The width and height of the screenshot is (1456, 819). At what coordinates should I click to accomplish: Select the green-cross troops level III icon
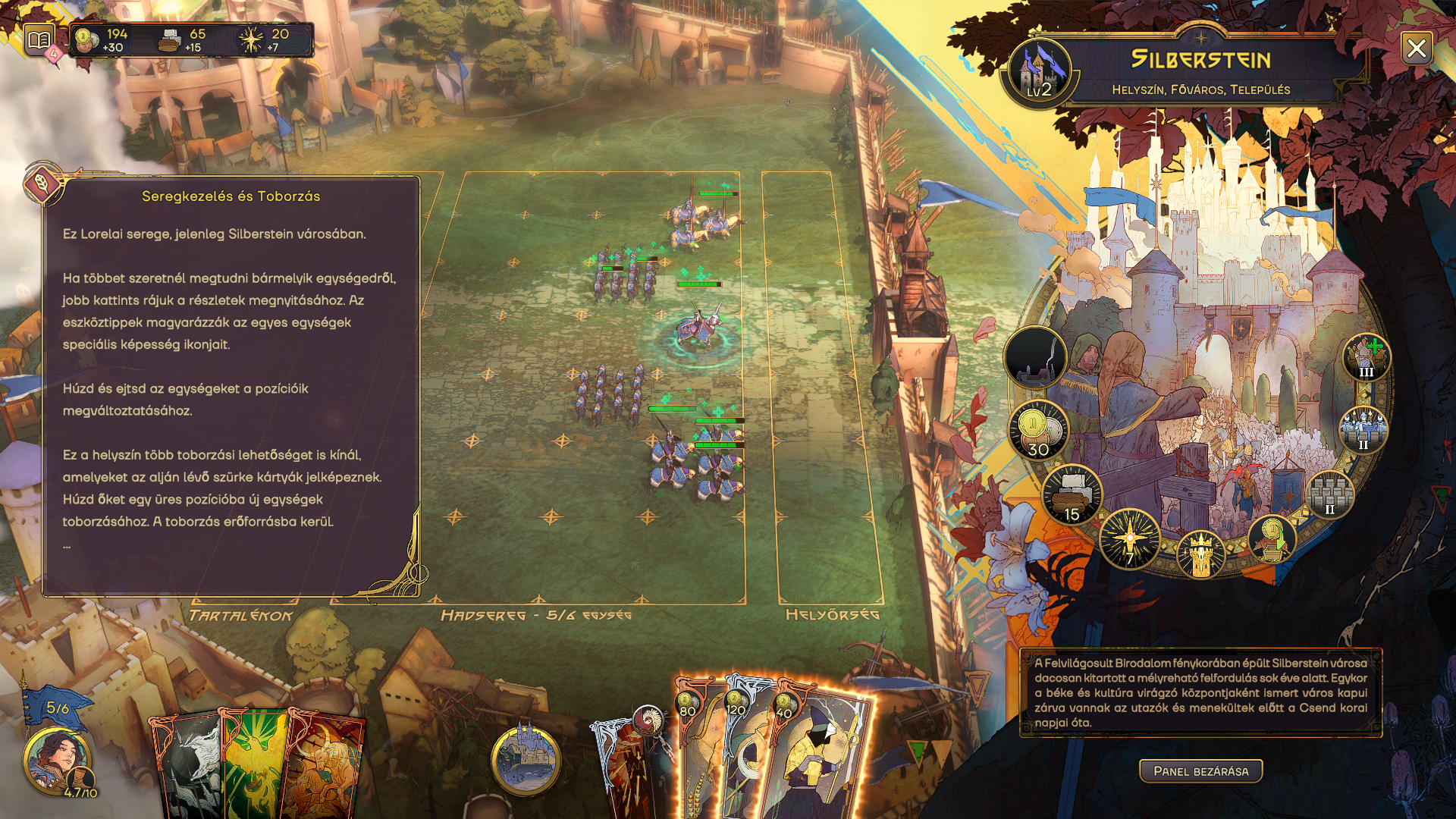tap(1367, 357)
